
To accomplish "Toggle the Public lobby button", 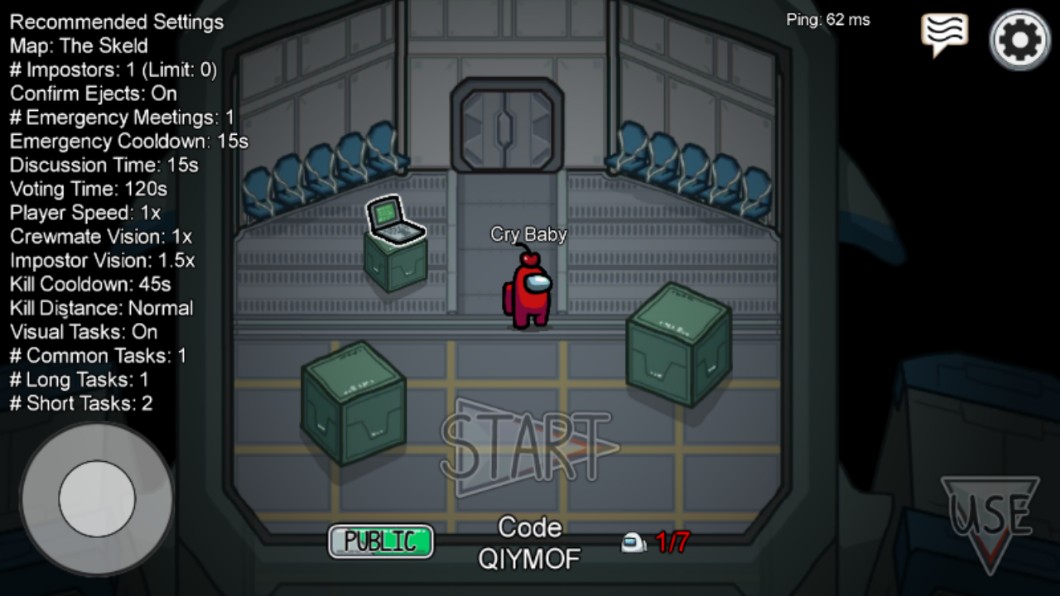I will point(381,541).
